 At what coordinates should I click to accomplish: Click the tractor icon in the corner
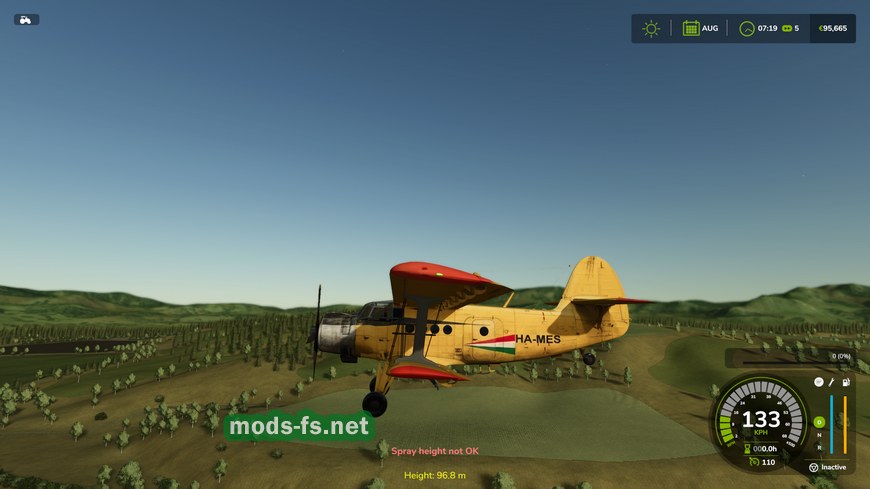coord(26,20)
